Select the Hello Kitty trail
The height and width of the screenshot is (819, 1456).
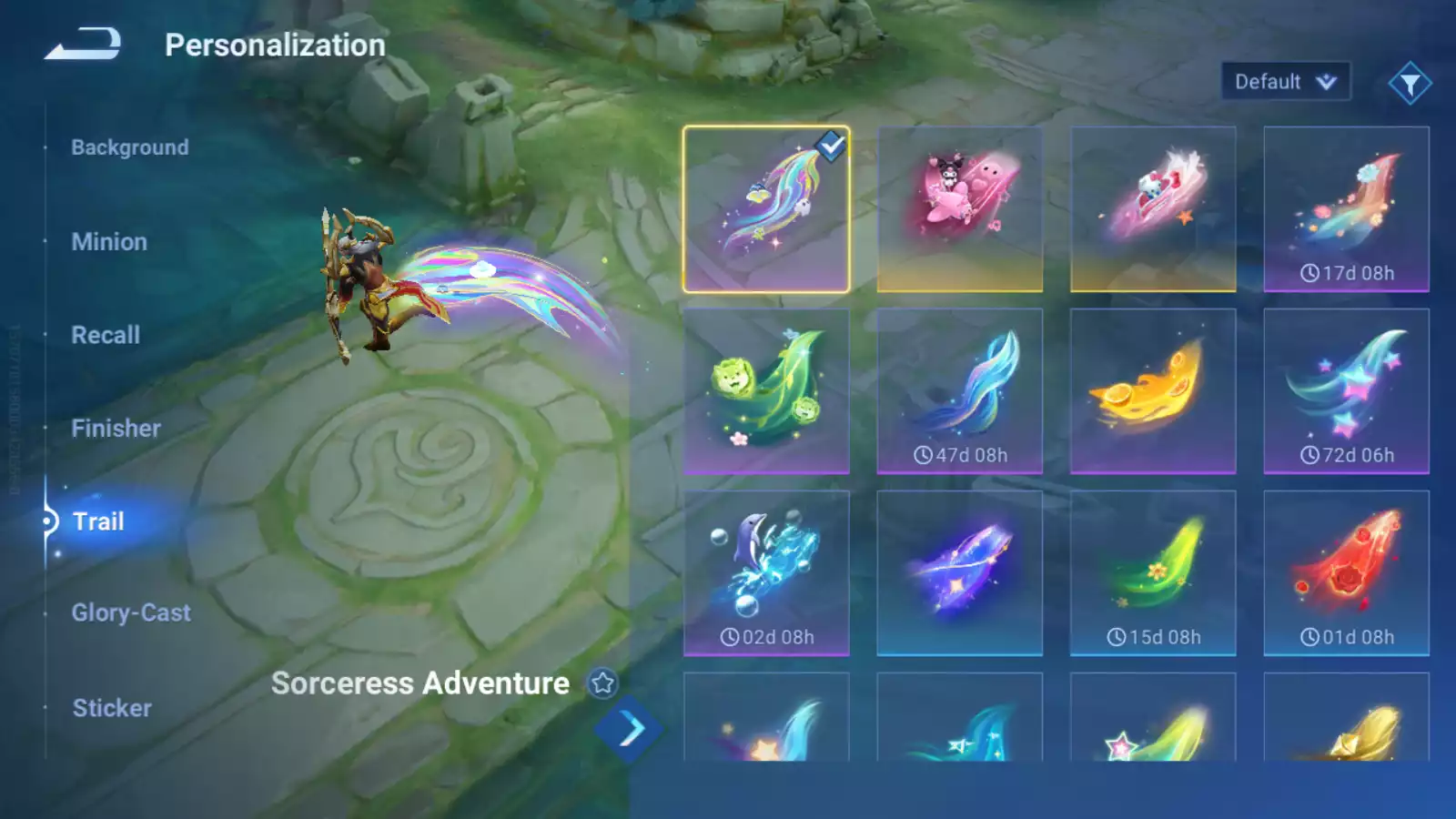(1153, 209)
